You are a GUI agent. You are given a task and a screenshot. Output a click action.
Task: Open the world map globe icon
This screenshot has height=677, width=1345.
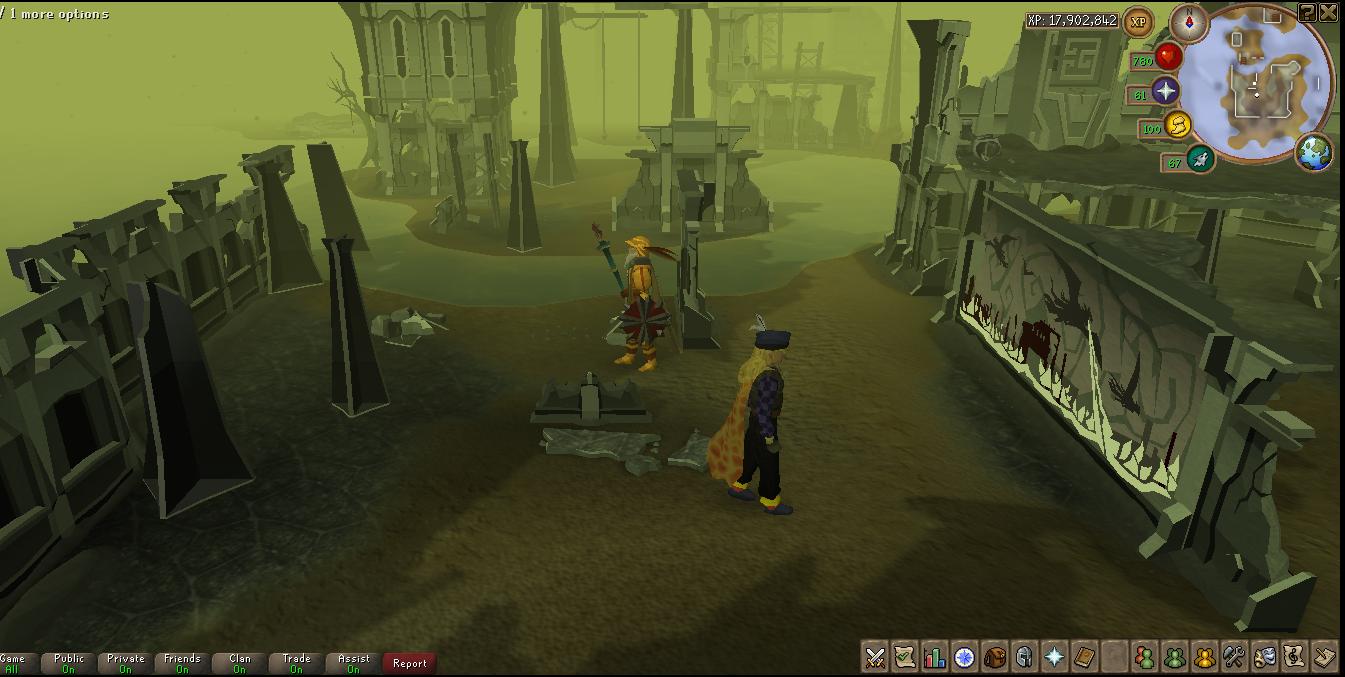1313,152
